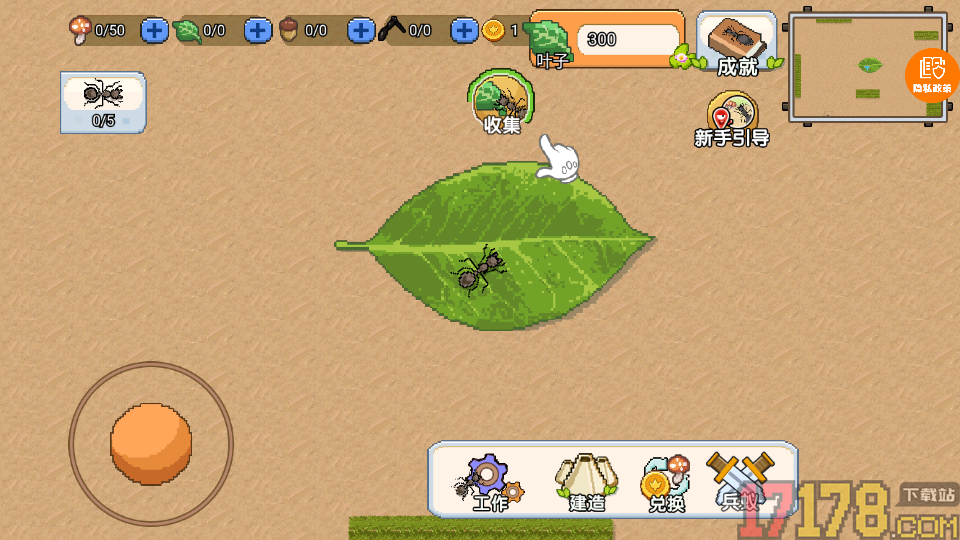Open the 兑换 exchange menu
This screenshot has width=960, height=540.
[x=666, y=482]
